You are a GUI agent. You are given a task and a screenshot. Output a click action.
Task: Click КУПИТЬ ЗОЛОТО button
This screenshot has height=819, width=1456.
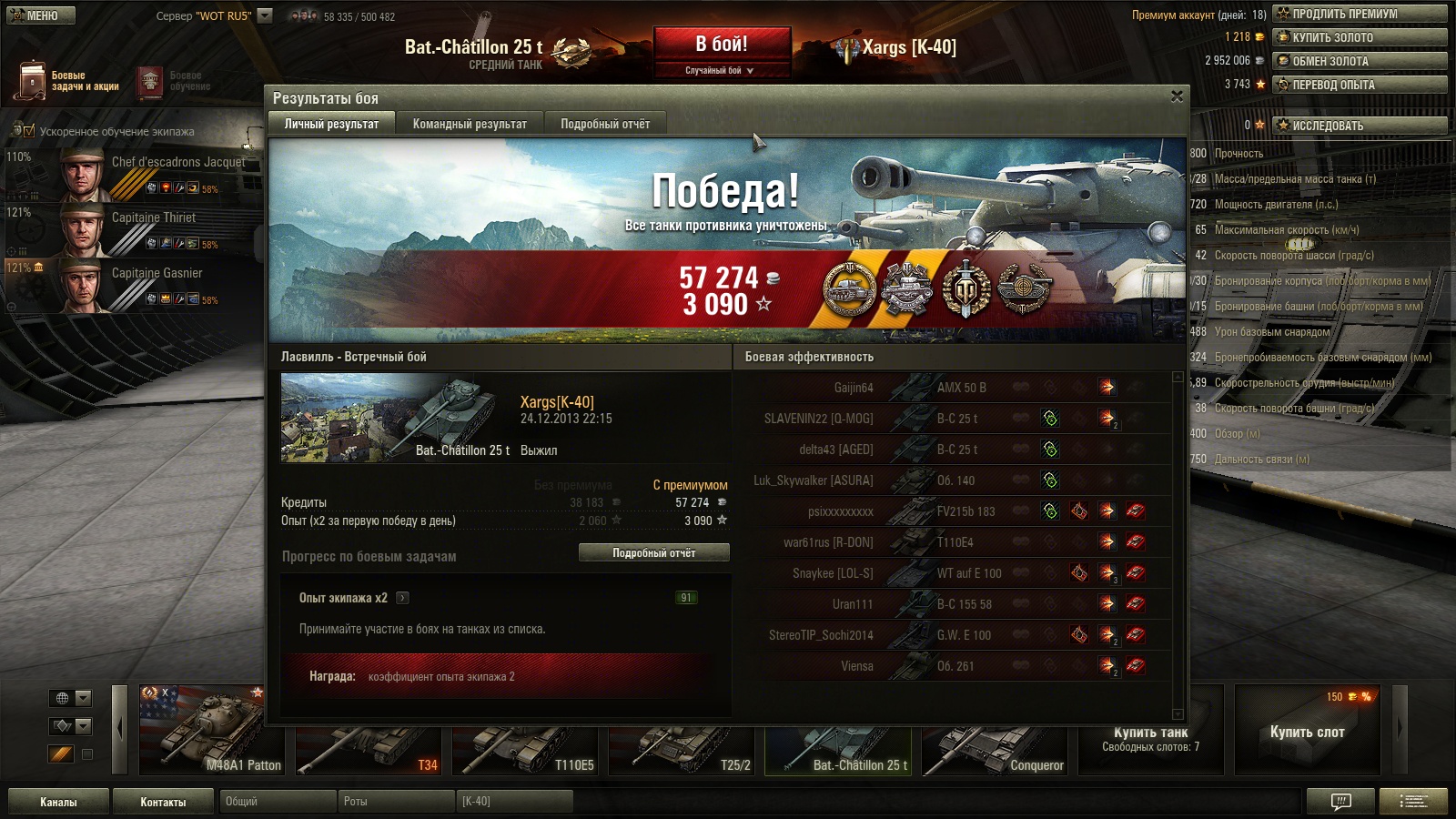click(1360, 37)
